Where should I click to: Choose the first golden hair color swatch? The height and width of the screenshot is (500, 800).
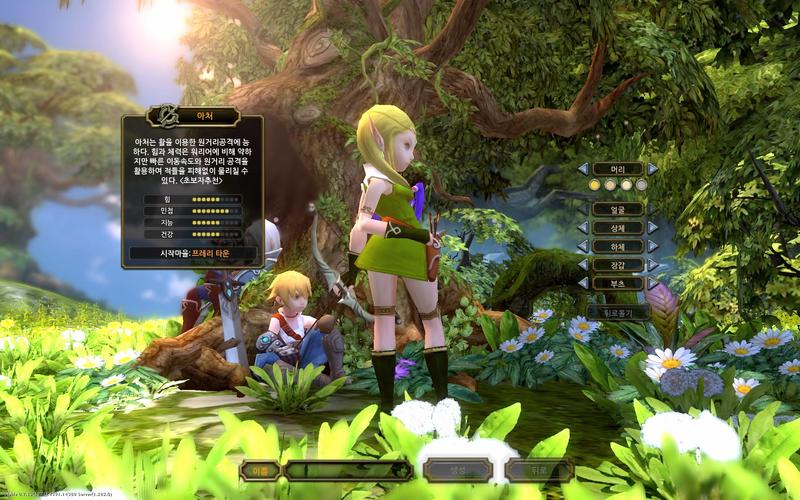click(594, 185)
